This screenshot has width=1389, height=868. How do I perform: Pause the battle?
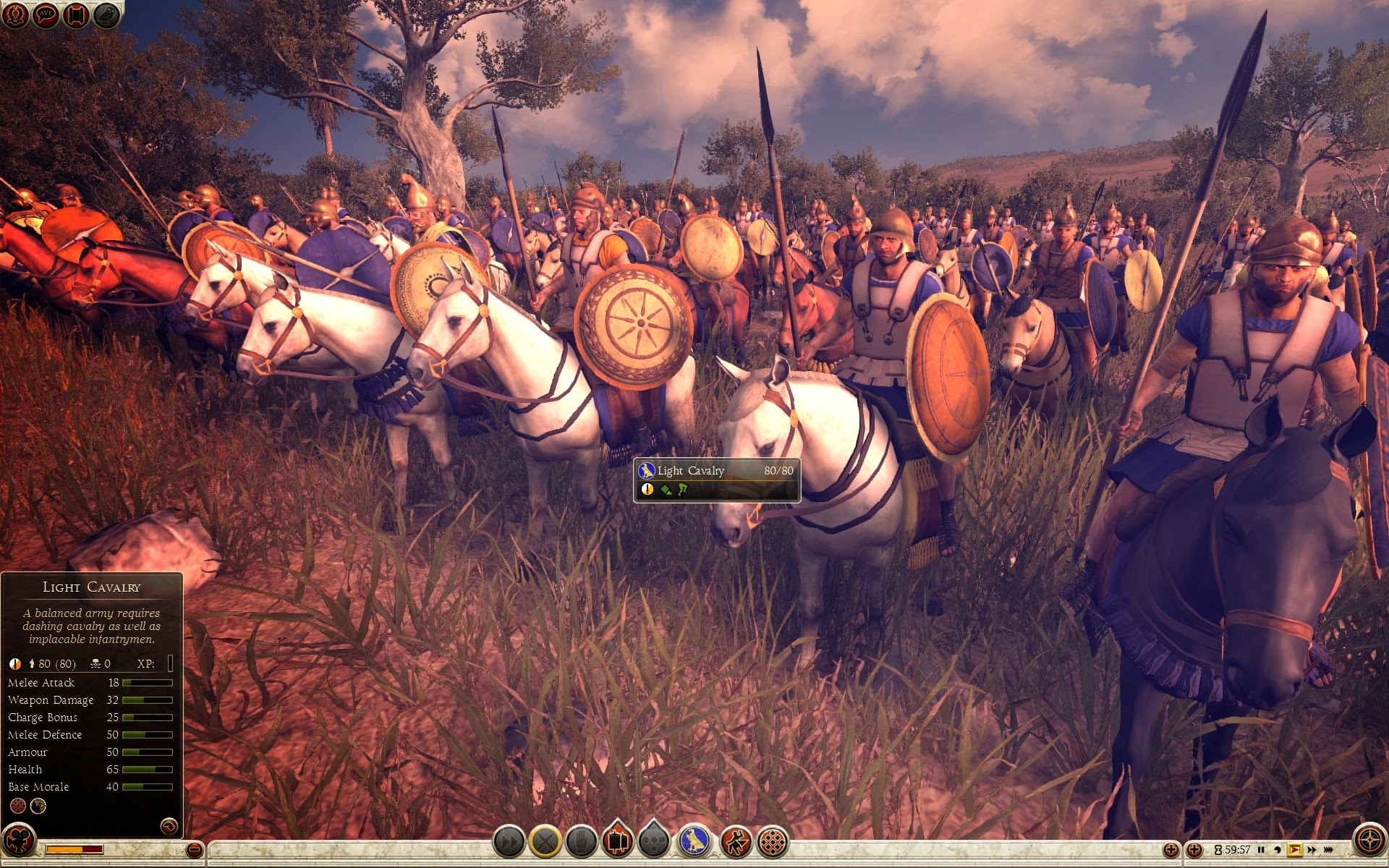[x=1261, y=850]
